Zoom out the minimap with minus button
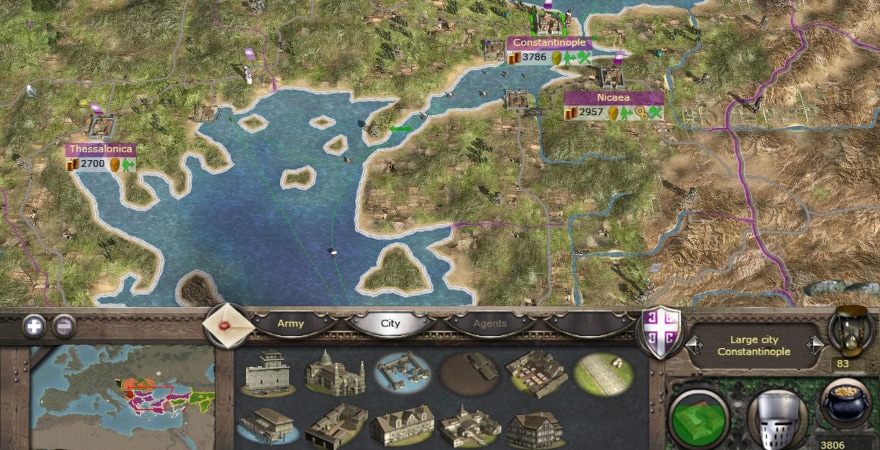880x450 pixels. click(x=64, y=326)
